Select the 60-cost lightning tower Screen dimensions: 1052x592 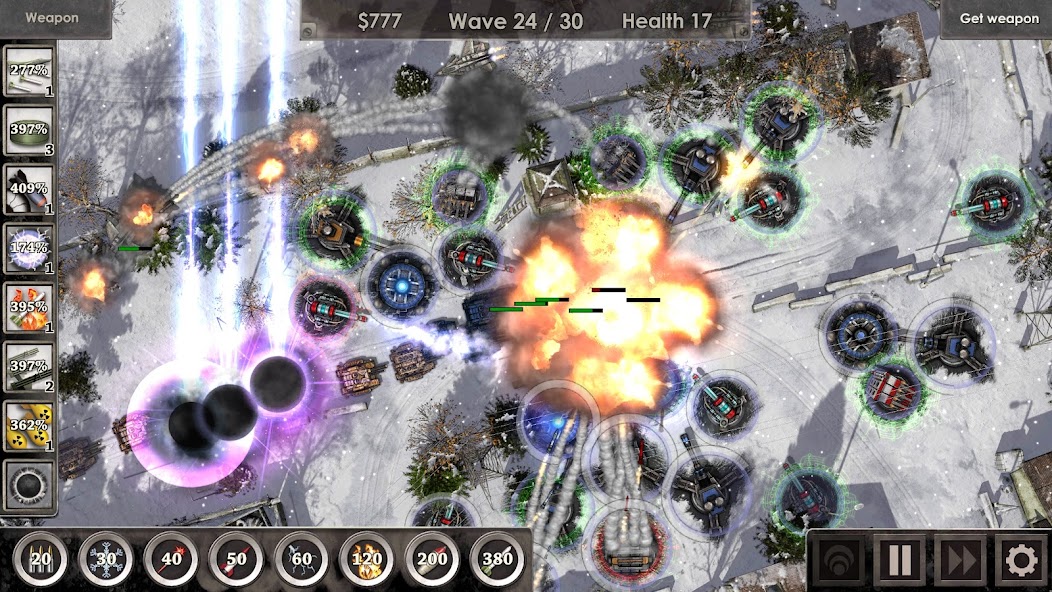(301, 559)
